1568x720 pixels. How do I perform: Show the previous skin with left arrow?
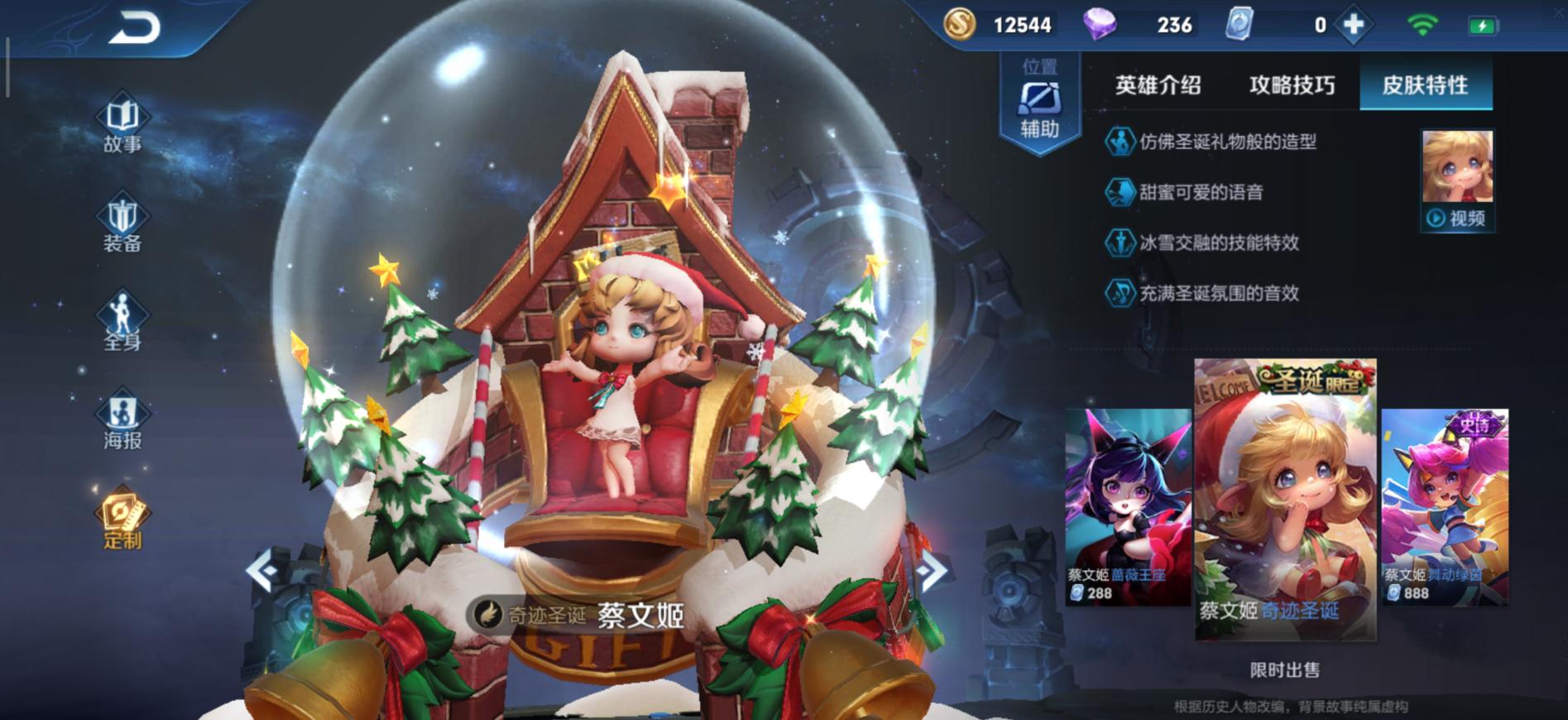coord(261,569)
